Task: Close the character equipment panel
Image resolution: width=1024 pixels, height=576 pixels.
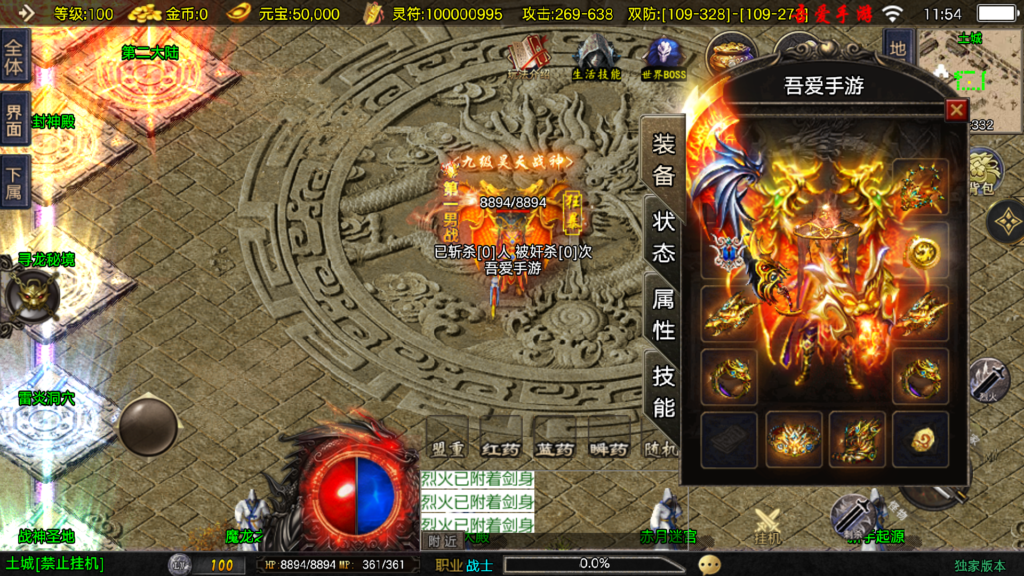Action: (956, 110)
